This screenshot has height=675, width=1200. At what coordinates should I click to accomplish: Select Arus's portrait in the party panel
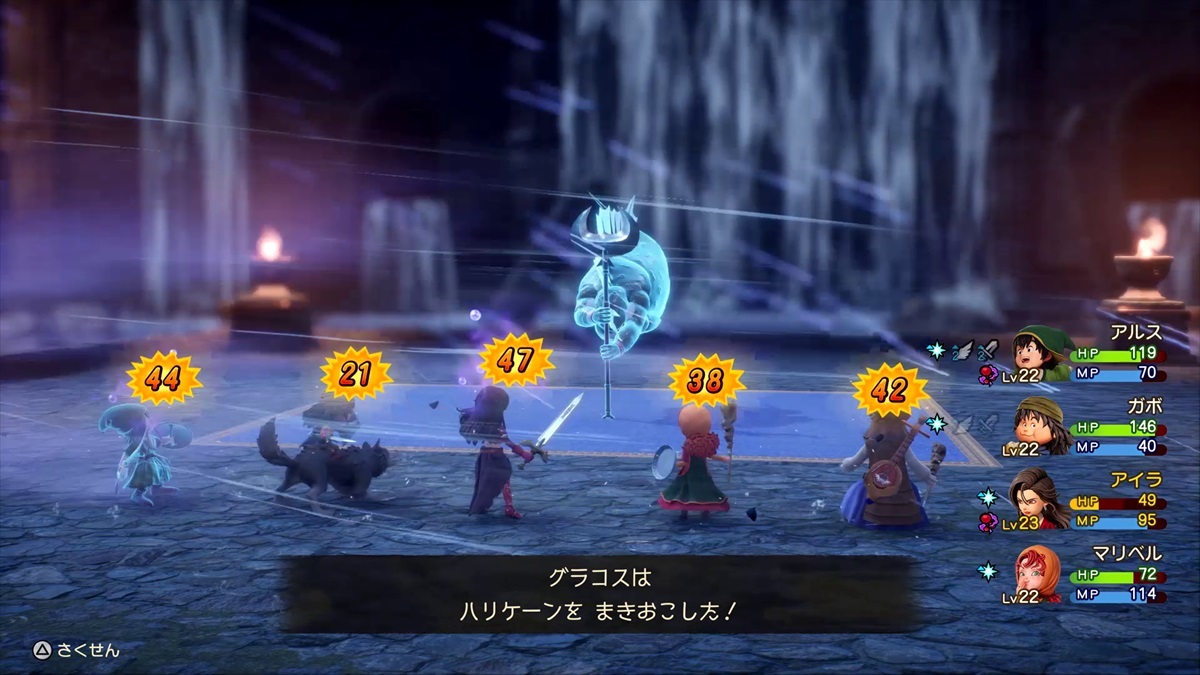(x=1042, y=352)
